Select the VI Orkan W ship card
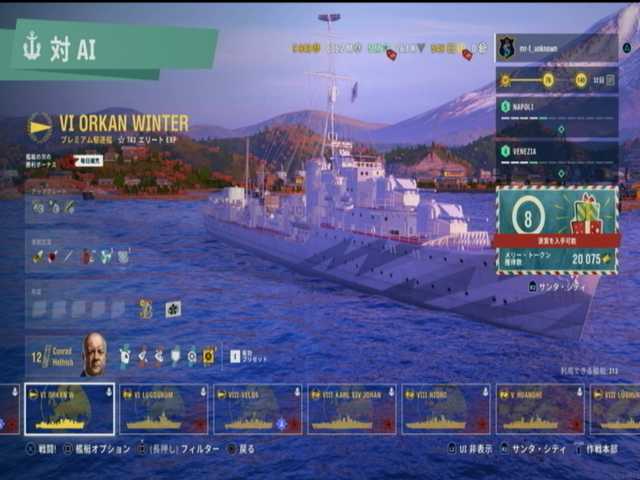The image size is (640, 480). [x=69, y=409]
